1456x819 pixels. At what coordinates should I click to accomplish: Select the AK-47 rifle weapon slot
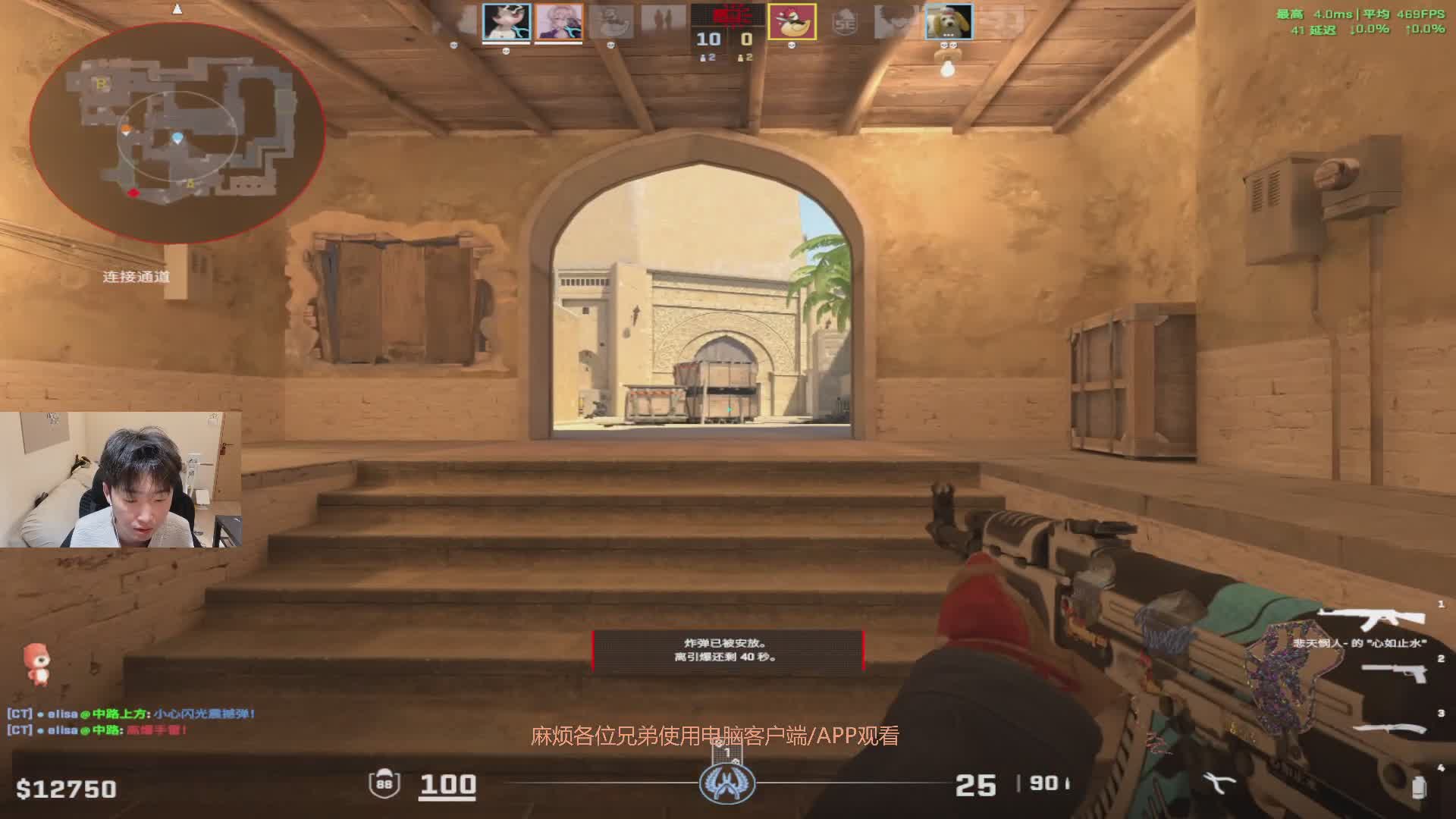coord(1371,619)
